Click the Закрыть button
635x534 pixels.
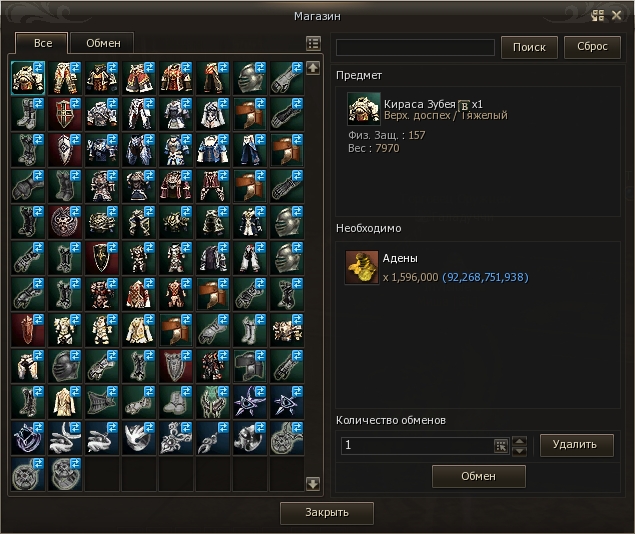[x=327, y=513]
